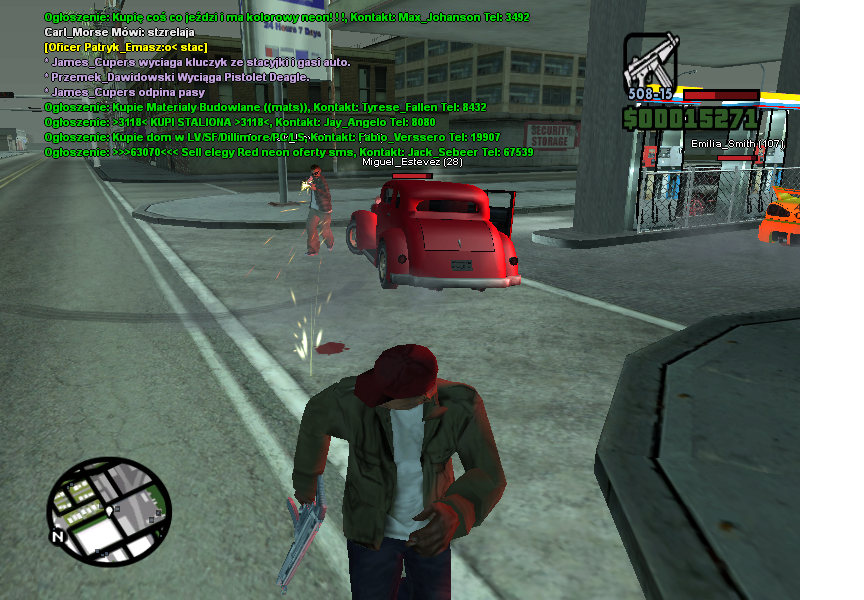Click the Emilia_Smith player name tag
864x600 pixels.
click(x=737, y=144)
